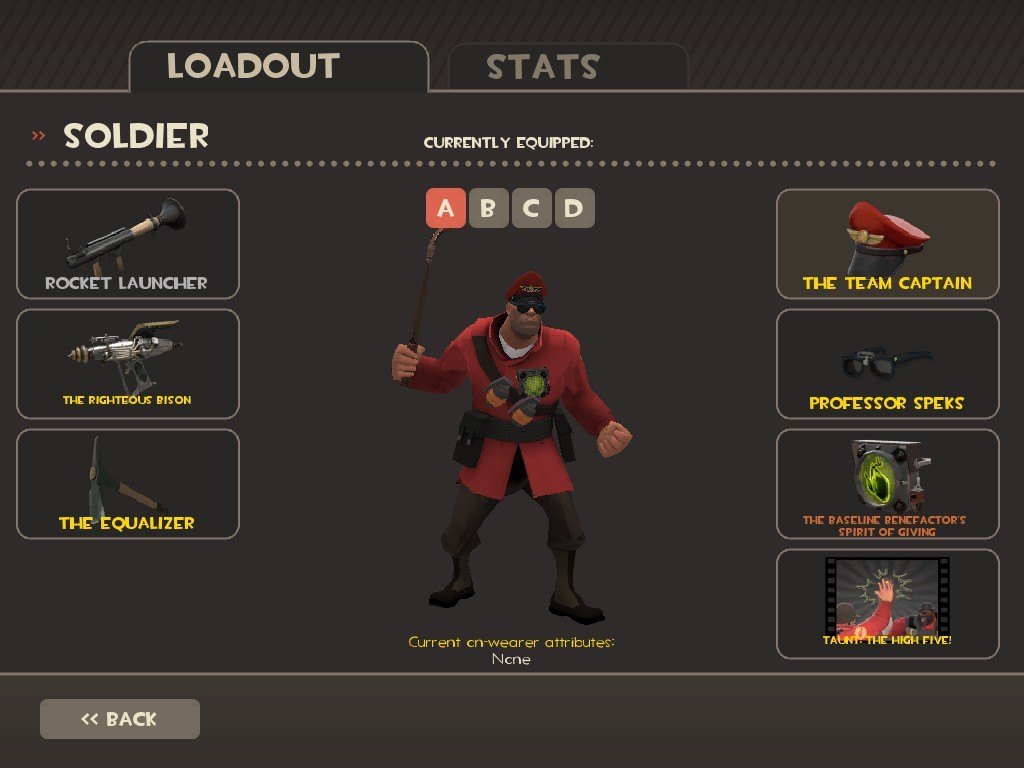Choose loadout preset C
The height and width of the screenshot is (768, 1024).
531,208
